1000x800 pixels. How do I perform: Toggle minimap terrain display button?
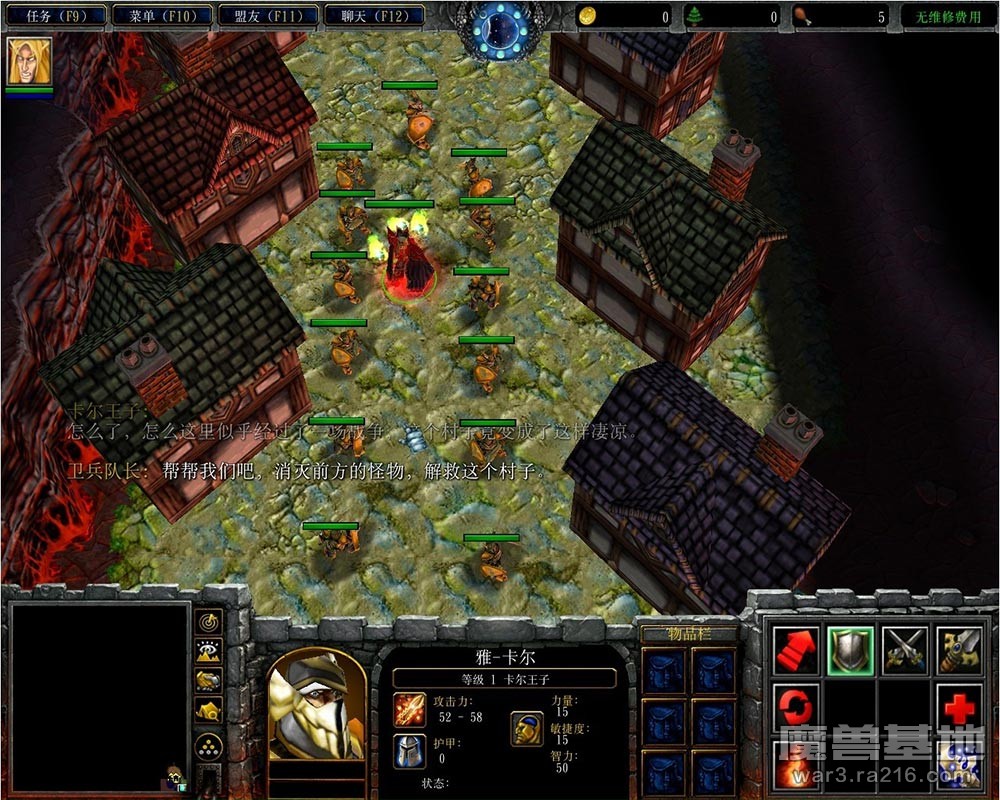tap(208, 651)
